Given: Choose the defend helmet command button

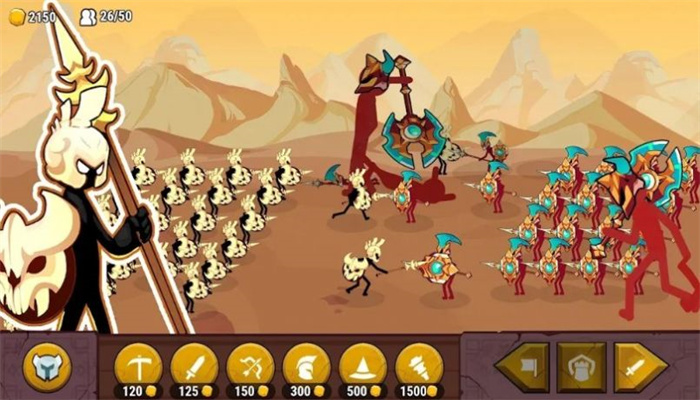Looking at the screenshot, I should click(x=581, y=367).
